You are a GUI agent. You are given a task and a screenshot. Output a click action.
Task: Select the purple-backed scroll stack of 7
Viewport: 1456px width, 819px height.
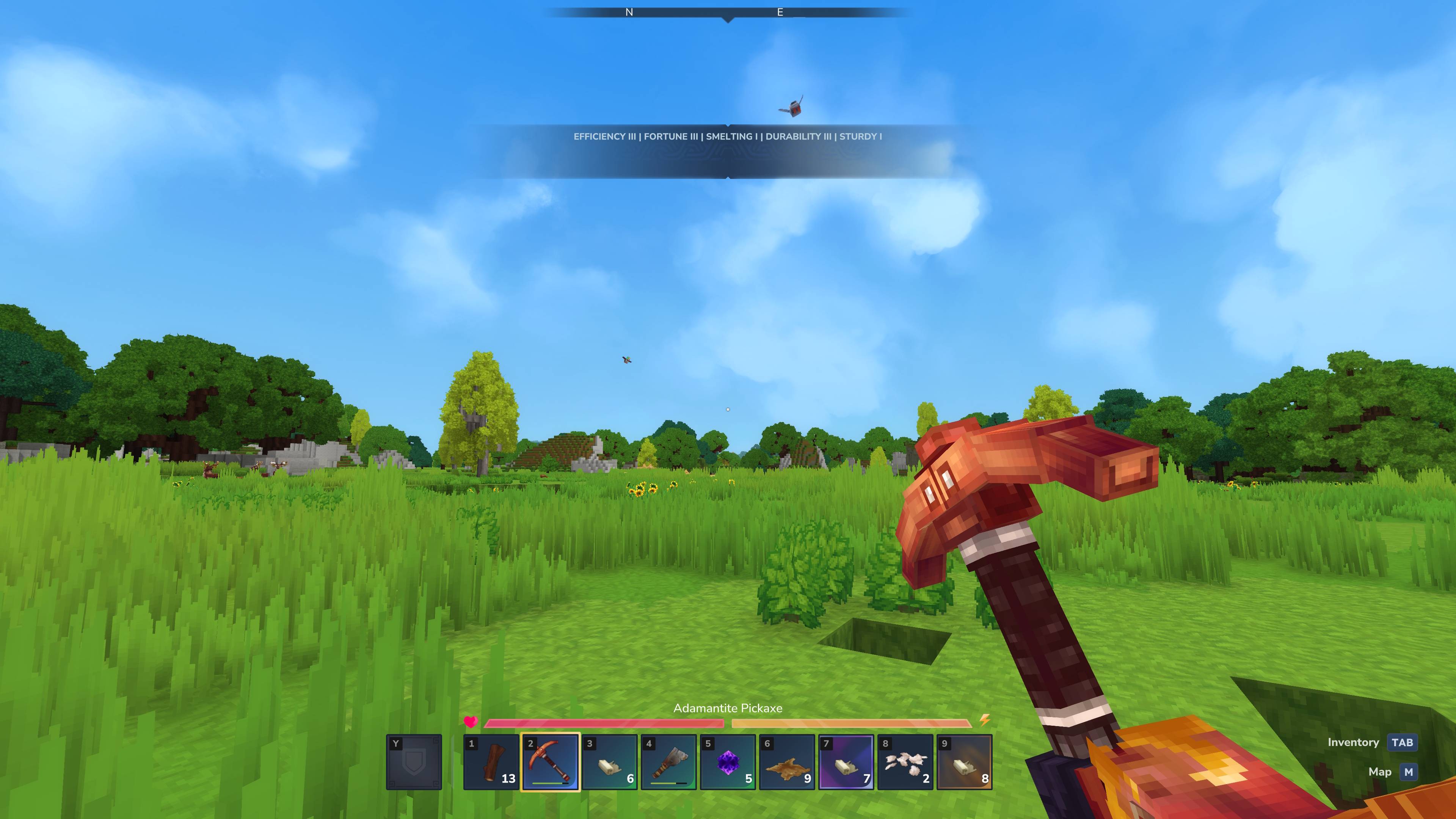click(846, 762)
